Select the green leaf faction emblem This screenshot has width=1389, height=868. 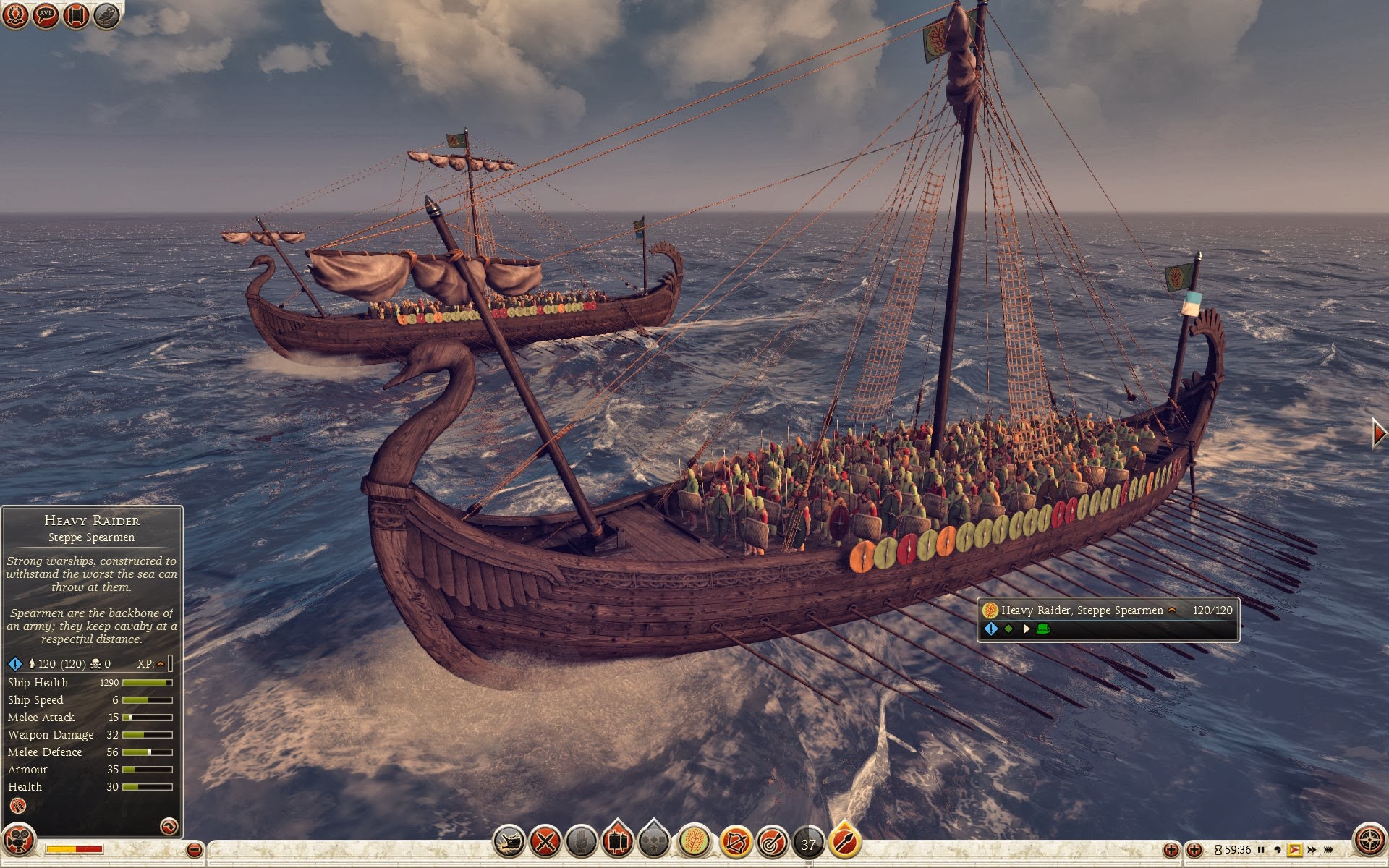pyautogui.click(x=694, y=842)
